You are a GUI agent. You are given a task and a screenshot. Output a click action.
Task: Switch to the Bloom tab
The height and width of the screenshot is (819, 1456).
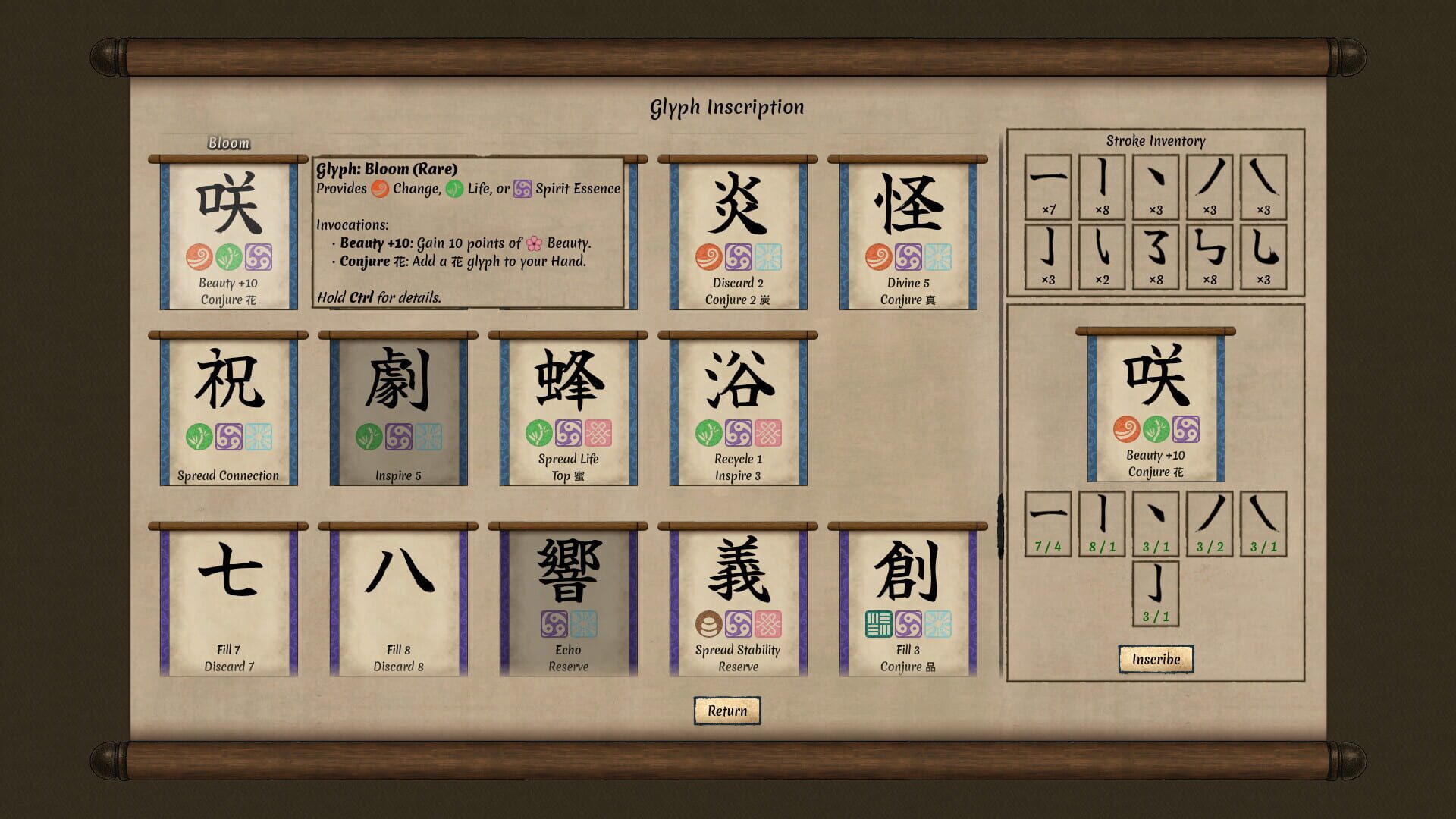tap(228, 143)
